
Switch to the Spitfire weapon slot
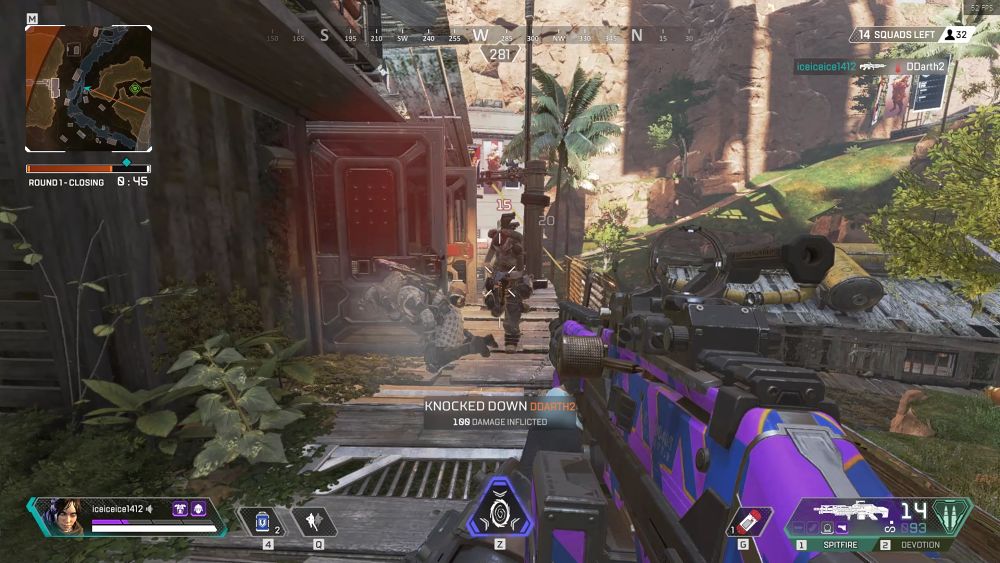tap(836, 545)
